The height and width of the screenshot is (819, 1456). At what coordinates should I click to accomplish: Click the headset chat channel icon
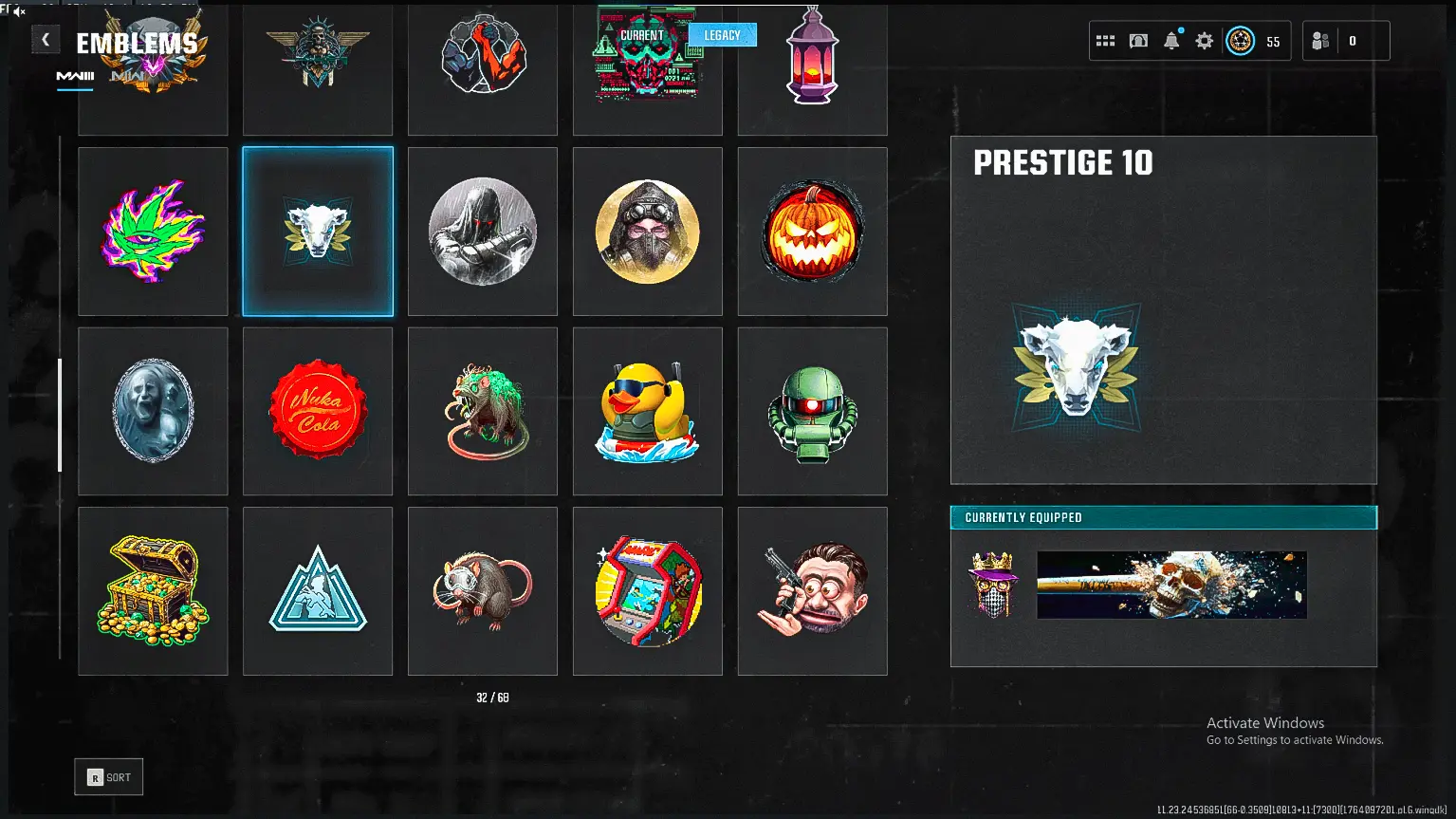tap(1138, 40)
